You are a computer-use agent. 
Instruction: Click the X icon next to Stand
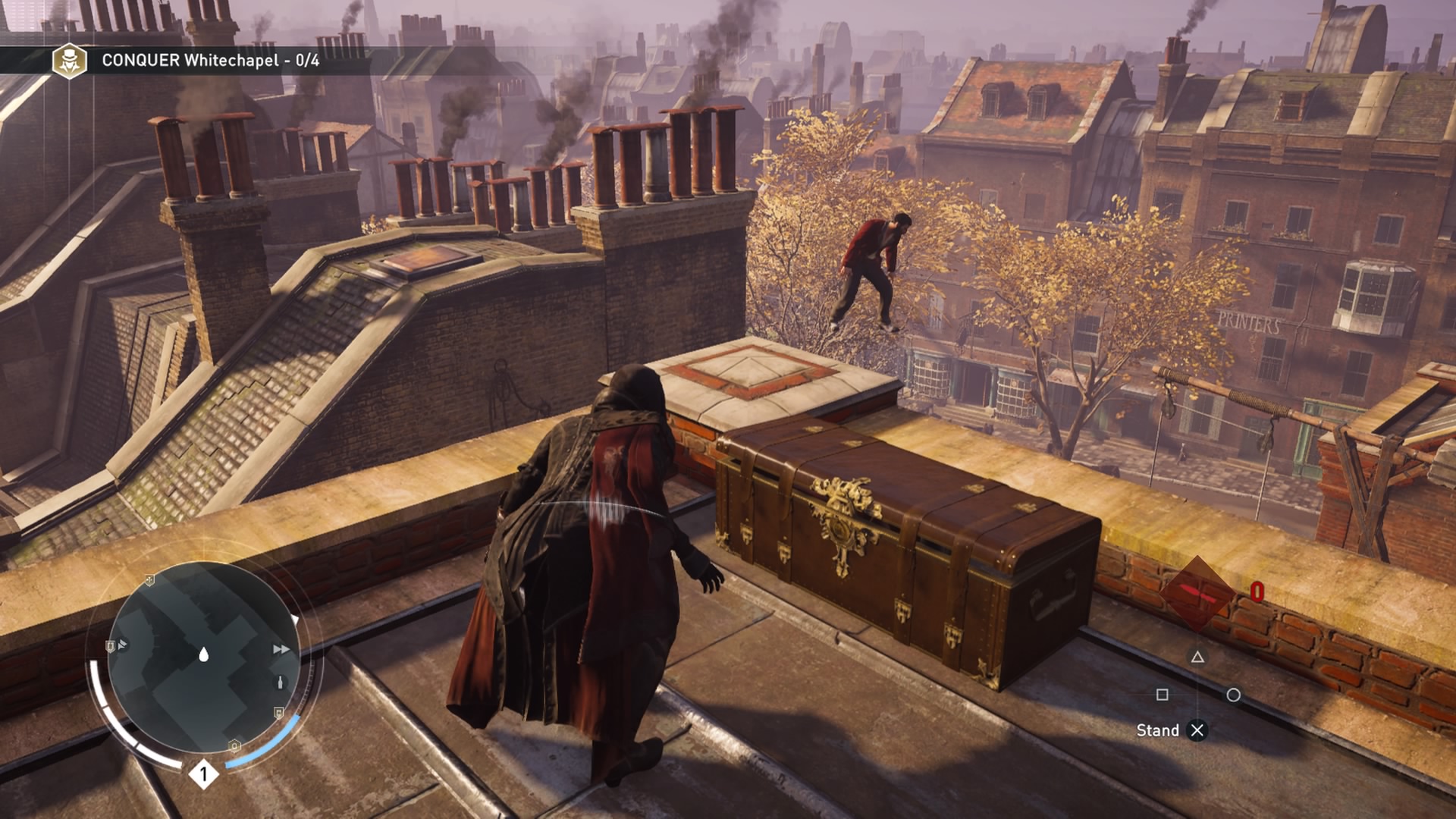(x=1197, y=730)
